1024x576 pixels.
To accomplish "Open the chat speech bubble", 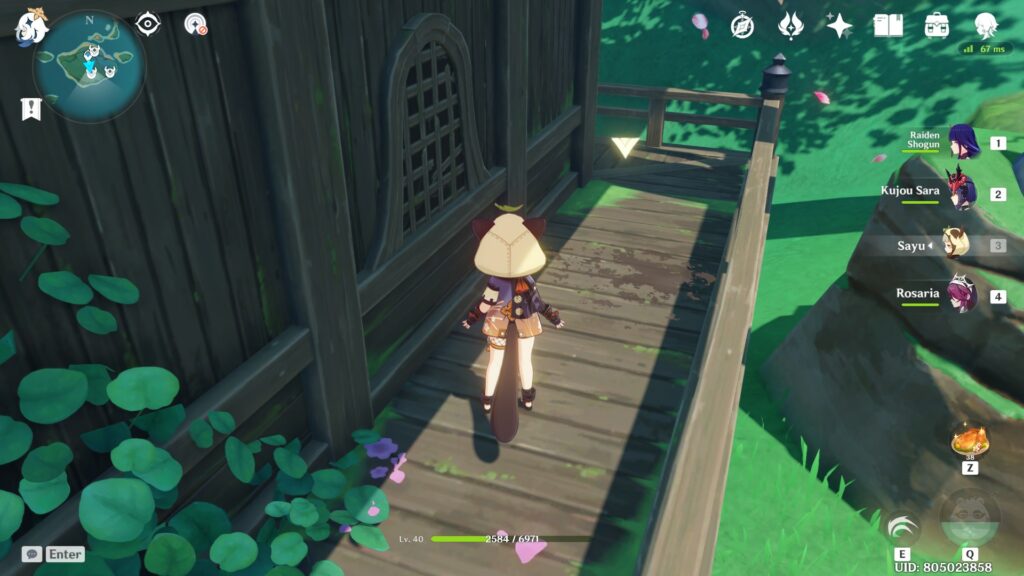I will (32, 553).
